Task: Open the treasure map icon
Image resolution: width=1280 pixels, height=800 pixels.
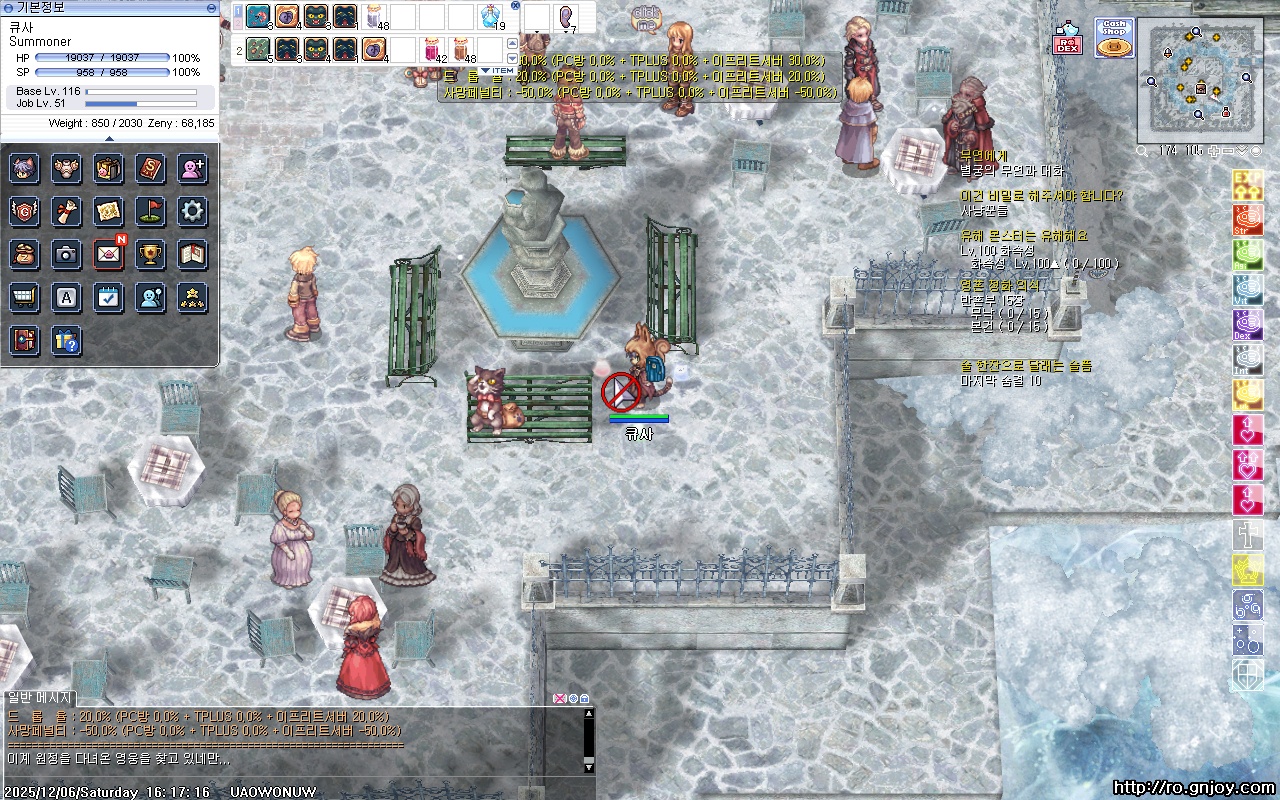Action: (109, 211)
